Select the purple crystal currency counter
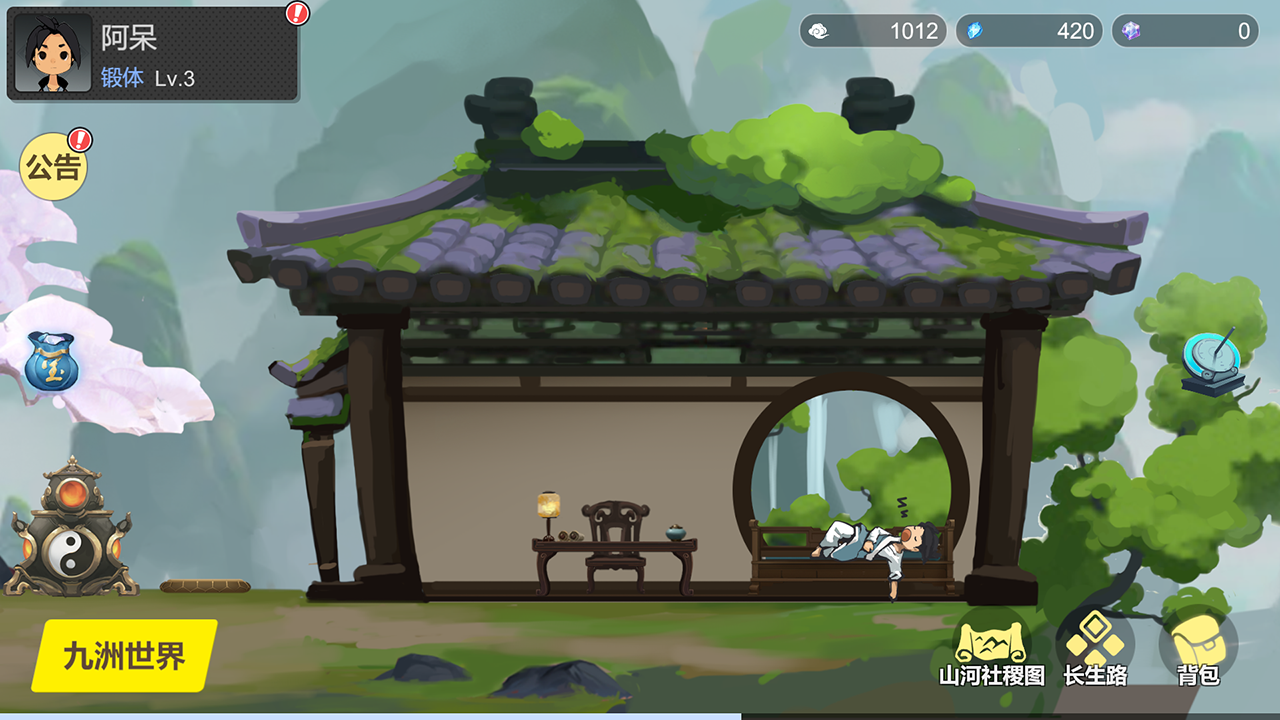The height and width of the screenshot is (720, 1280). click(1185, 31)
